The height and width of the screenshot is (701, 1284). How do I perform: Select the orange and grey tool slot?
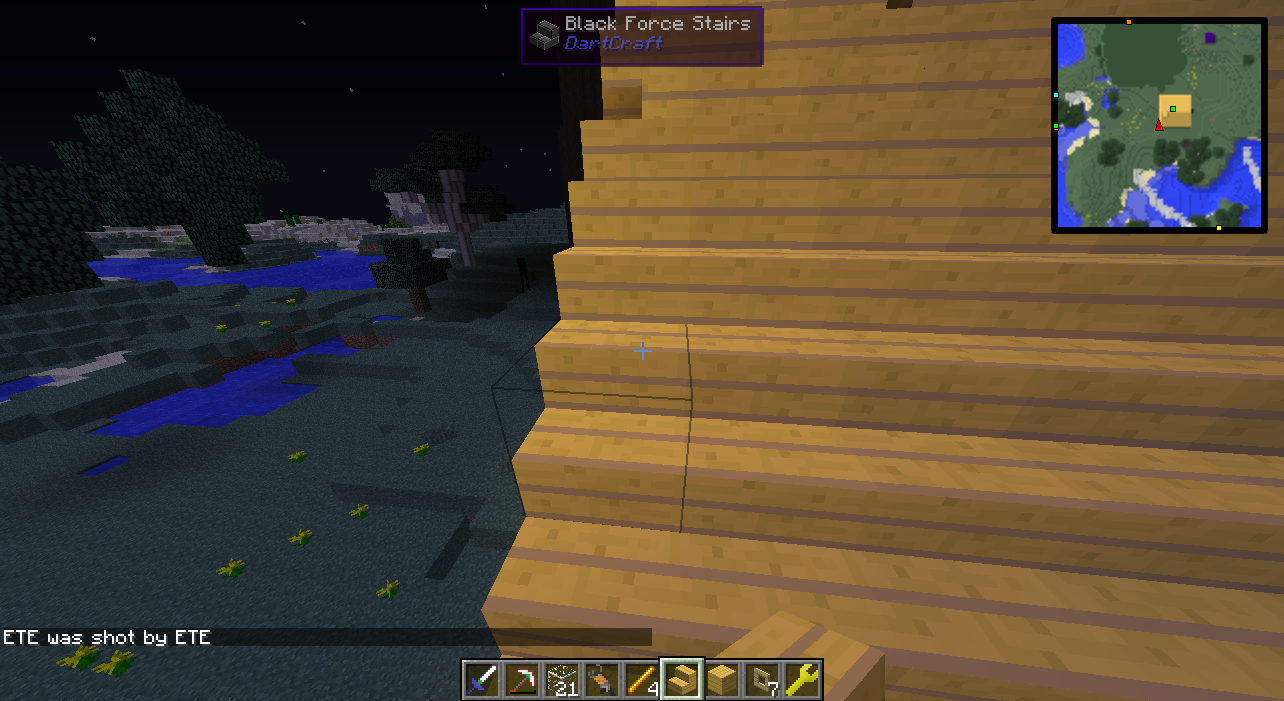tap(602, 680)
